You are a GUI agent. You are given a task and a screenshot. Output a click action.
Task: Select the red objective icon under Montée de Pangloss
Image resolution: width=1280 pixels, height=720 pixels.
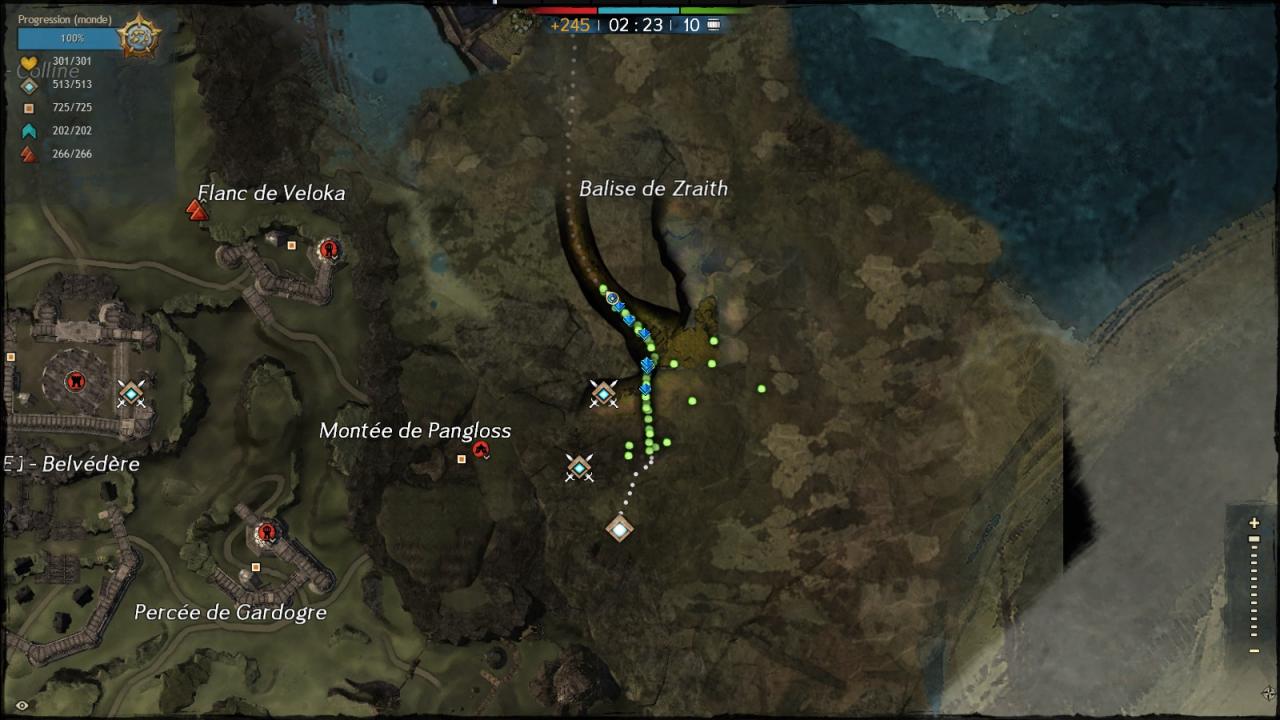coord(481,451)
